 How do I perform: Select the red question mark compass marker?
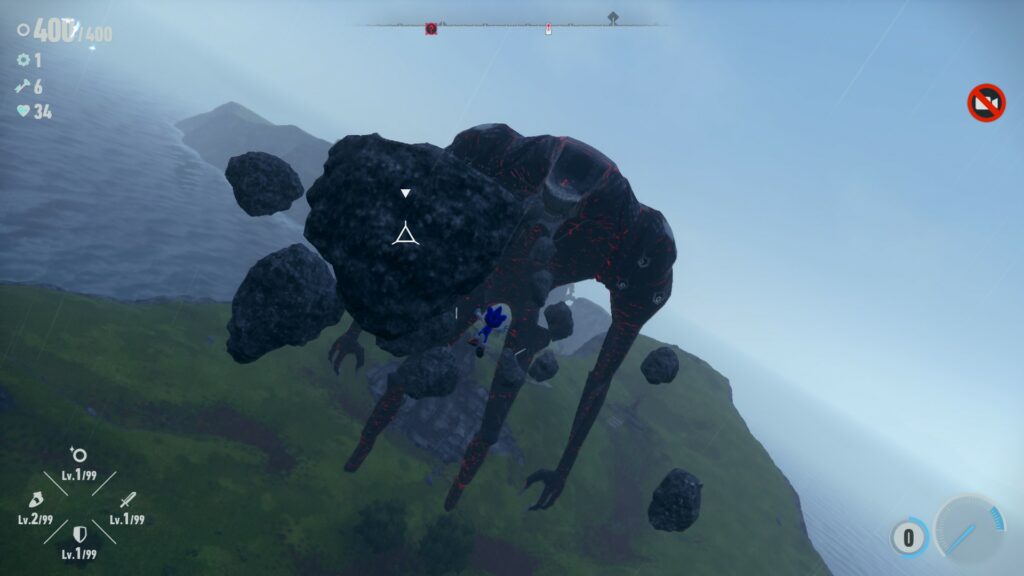point(431,29)
